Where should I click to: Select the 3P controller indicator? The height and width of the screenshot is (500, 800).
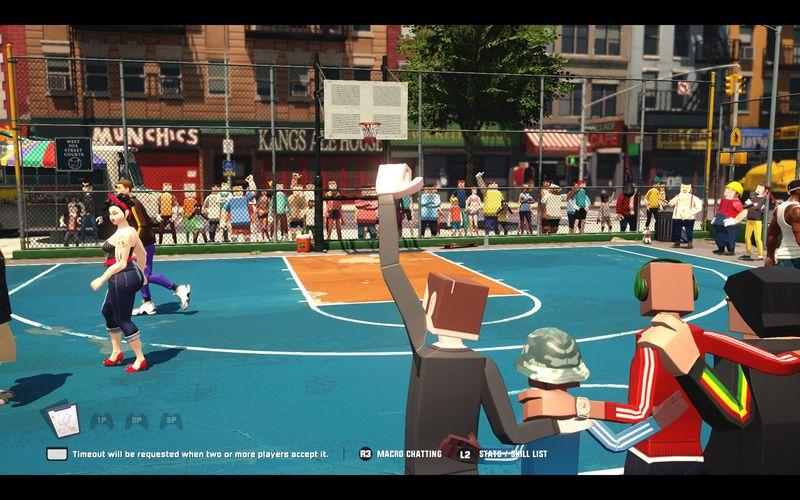coord(172,421)
